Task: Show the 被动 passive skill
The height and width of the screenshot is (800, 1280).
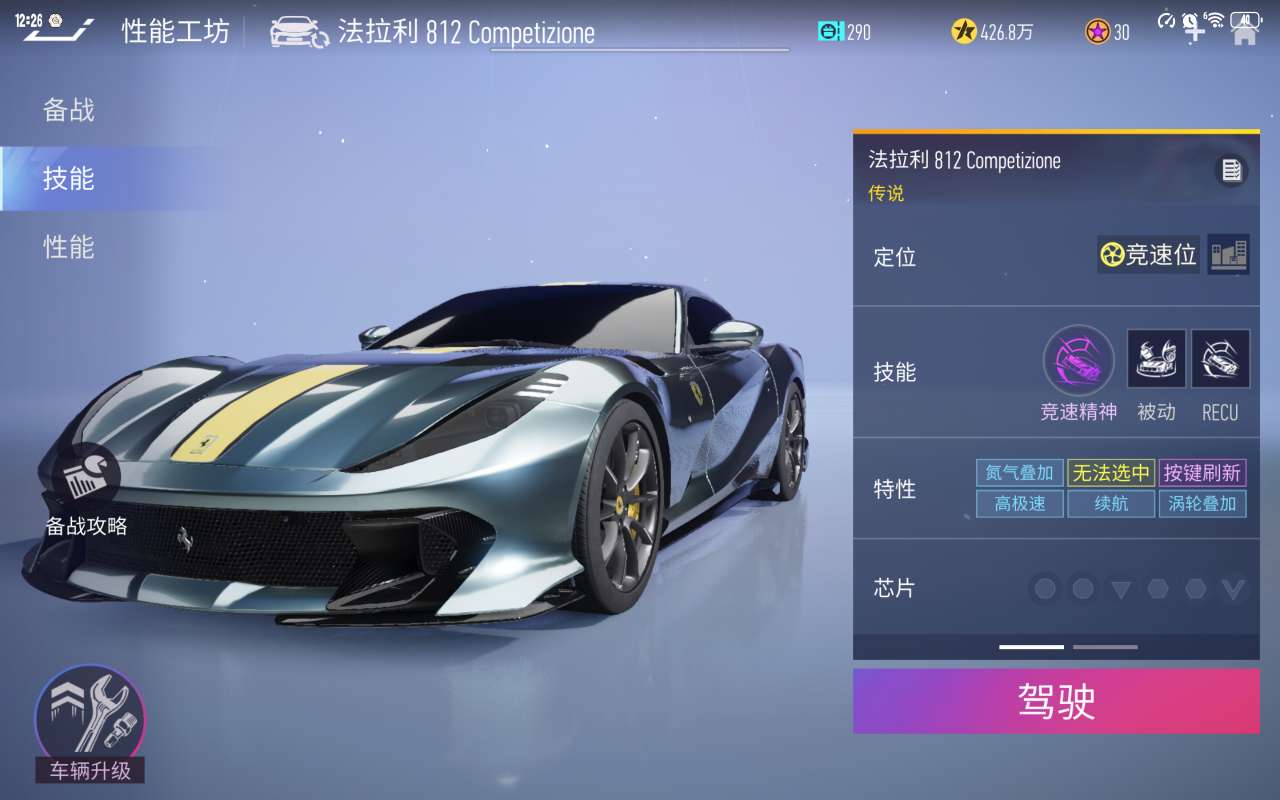Action: point(1156,359)
